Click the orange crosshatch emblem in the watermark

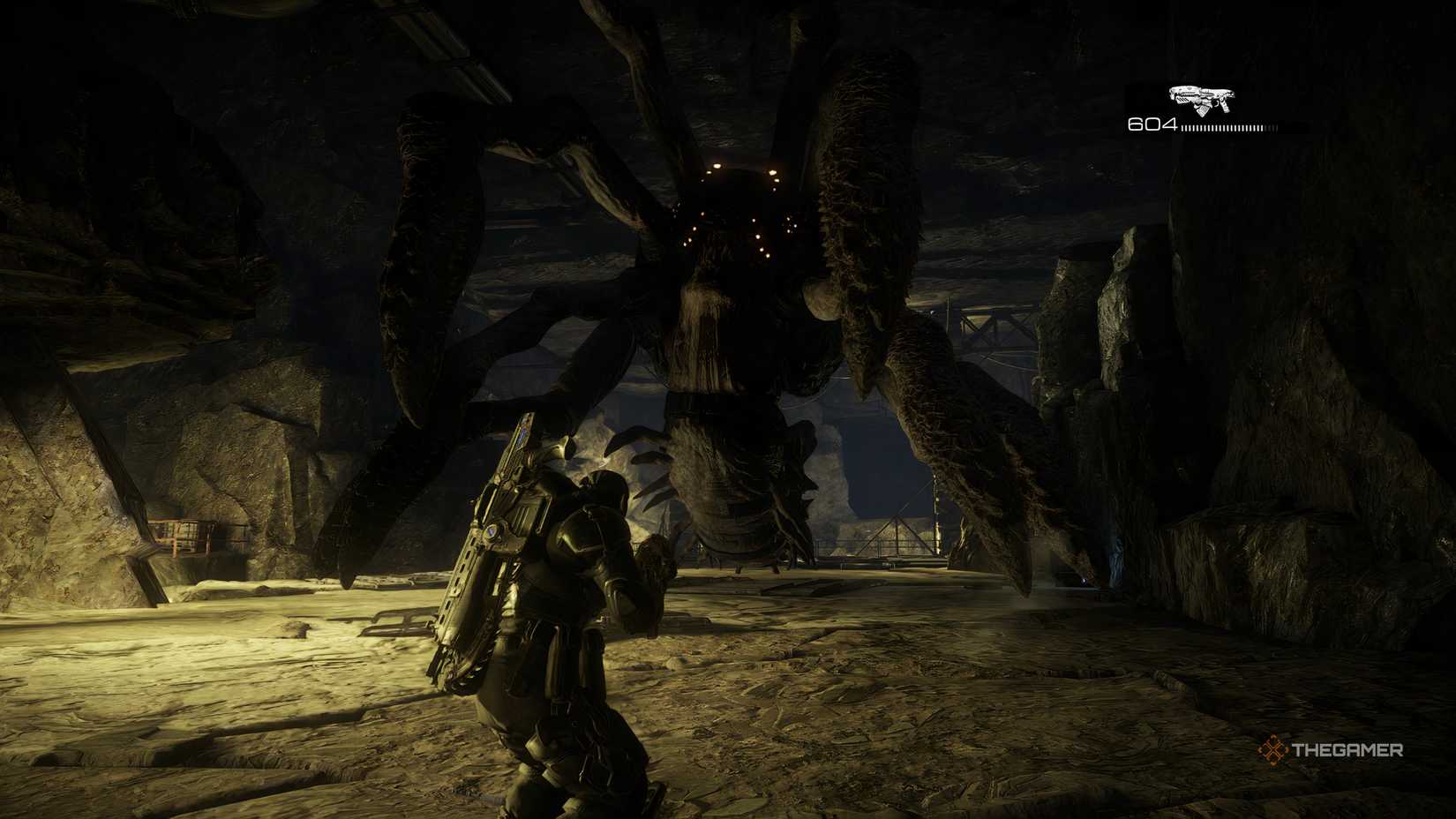pos(1274,749)
